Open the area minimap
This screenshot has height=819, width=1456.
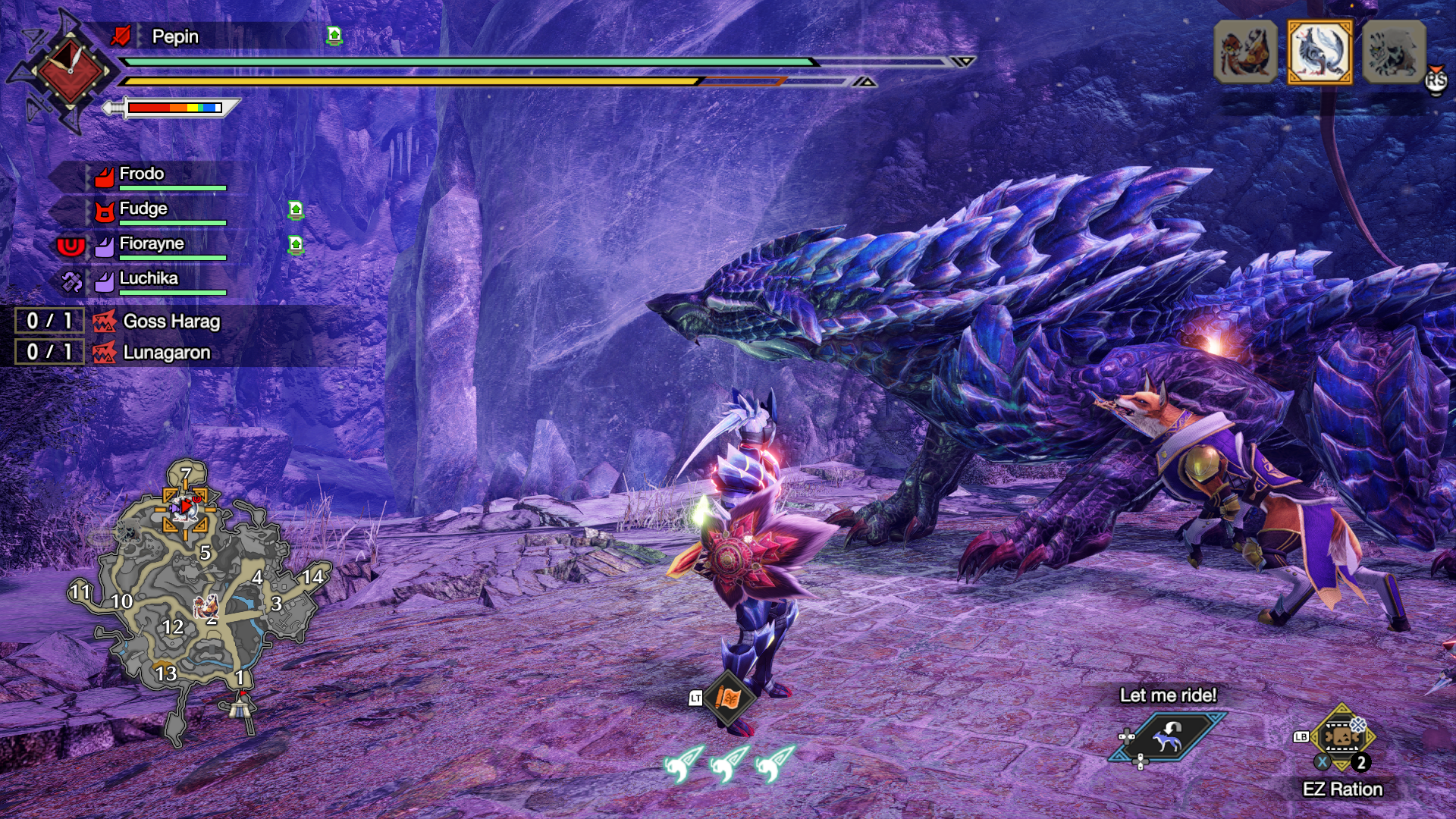coord(201,599)
